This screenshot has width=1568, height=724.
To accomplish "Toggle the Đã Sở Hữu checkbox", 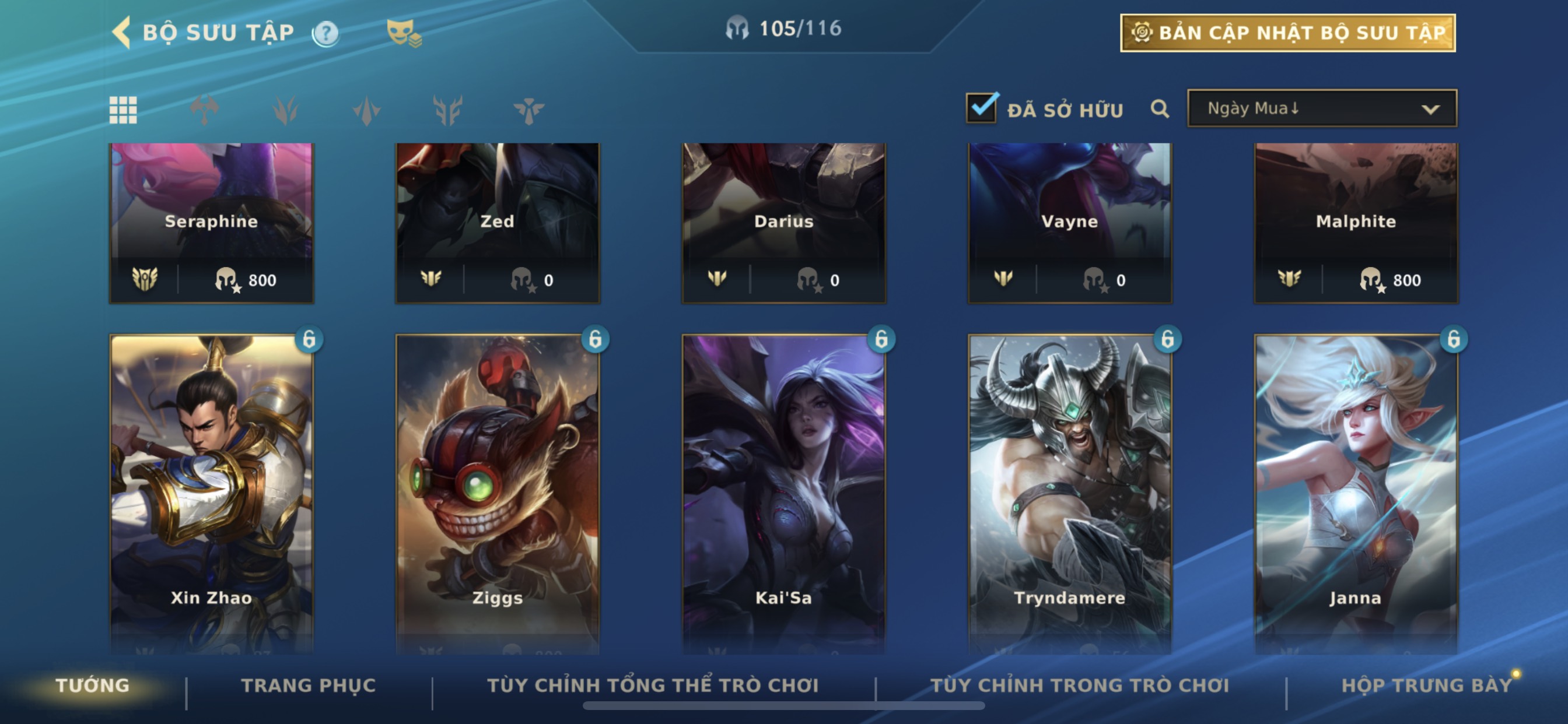I will click(x=981, y=109).
